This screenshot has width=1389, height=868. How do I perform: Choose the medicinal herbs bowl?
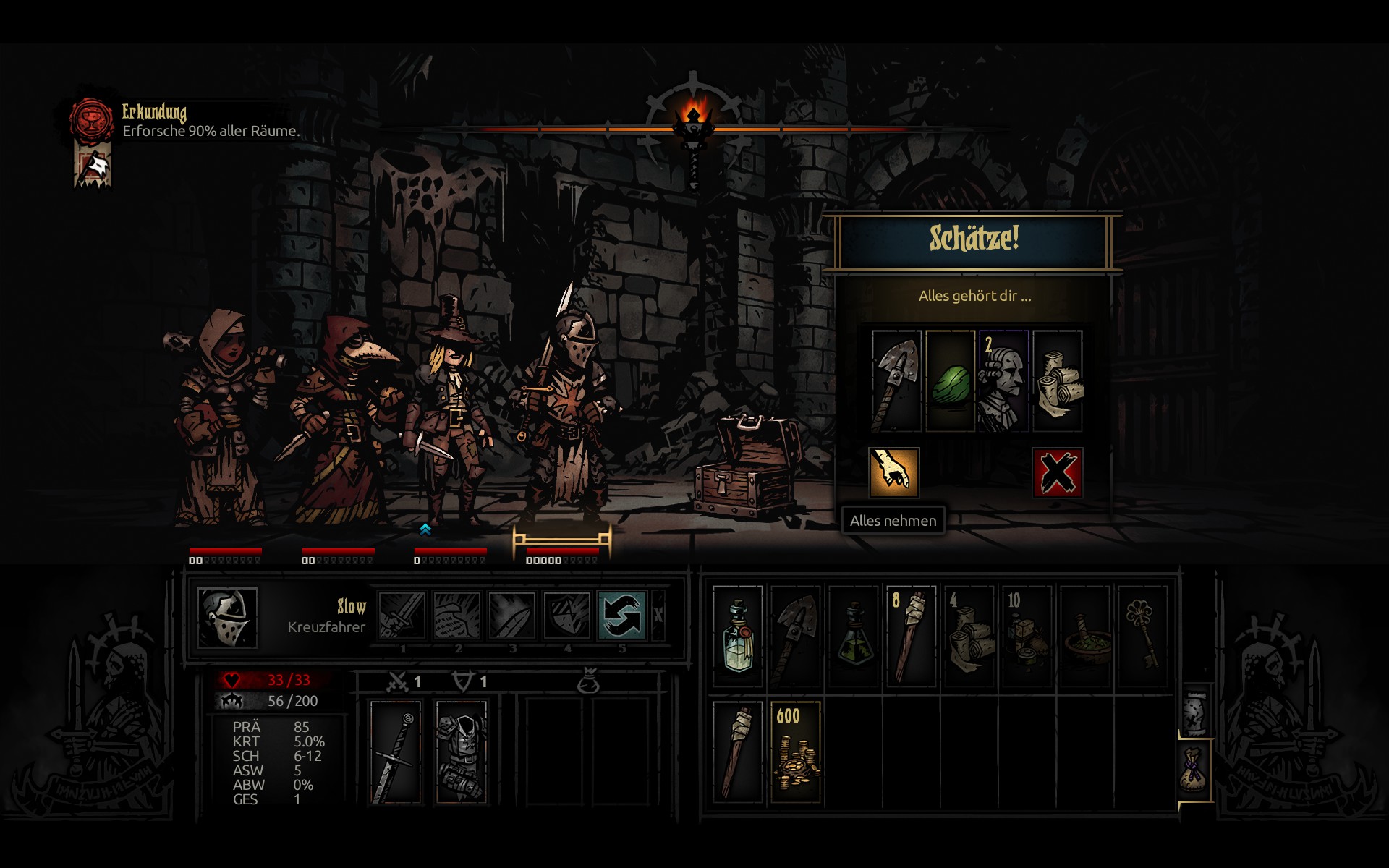coord(1084,636)
